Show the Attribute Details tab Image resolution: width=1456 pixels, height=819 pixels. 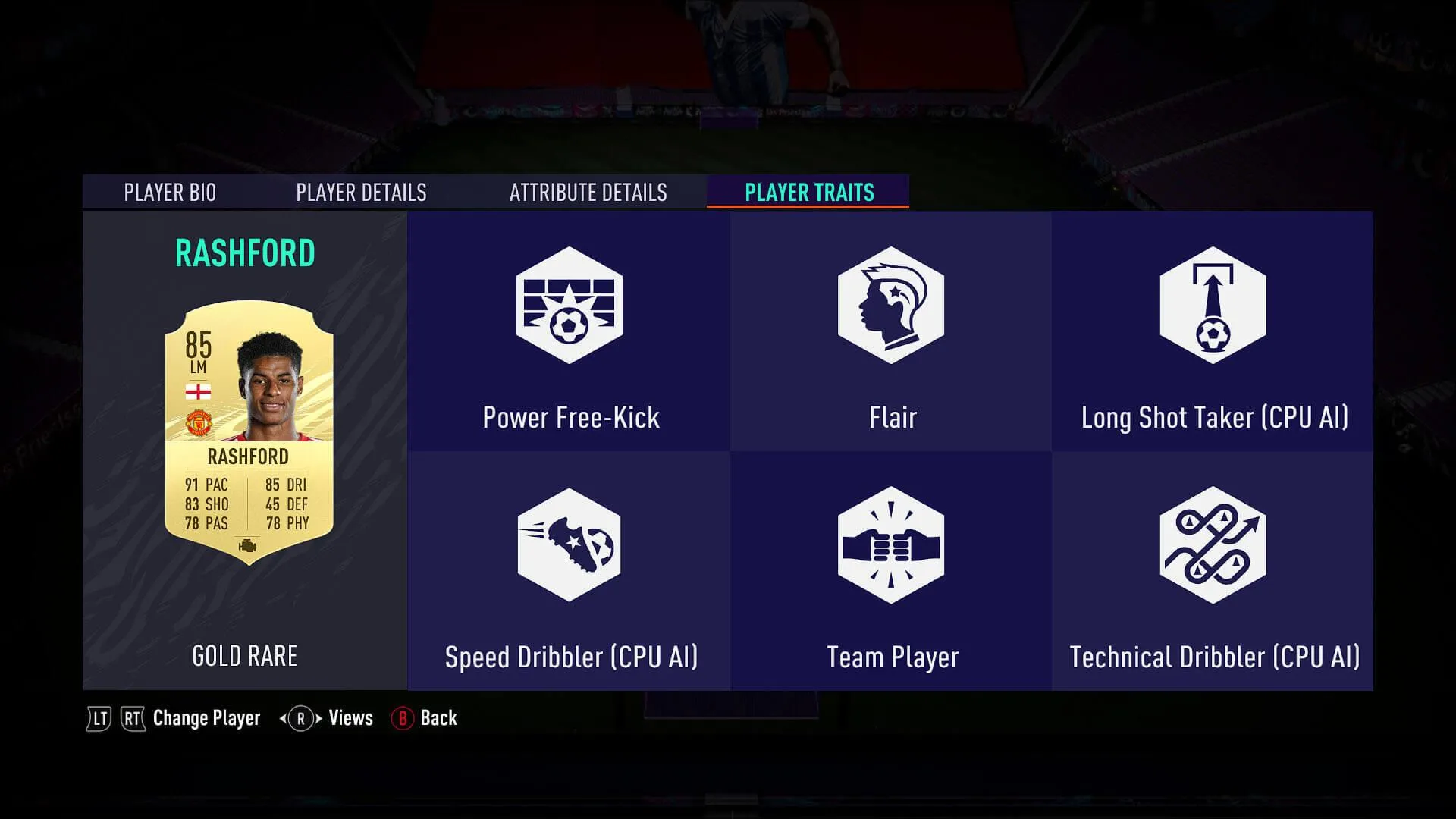[588, 193]
